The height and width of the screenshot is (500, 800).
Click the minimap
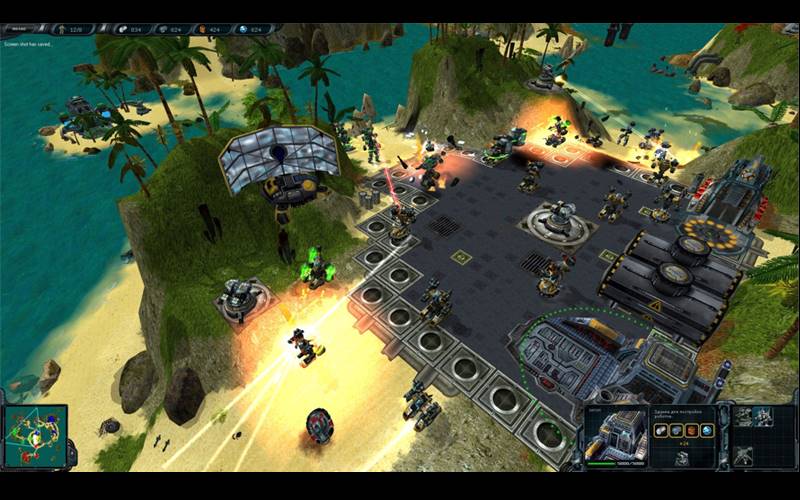(x=35, y=435)
